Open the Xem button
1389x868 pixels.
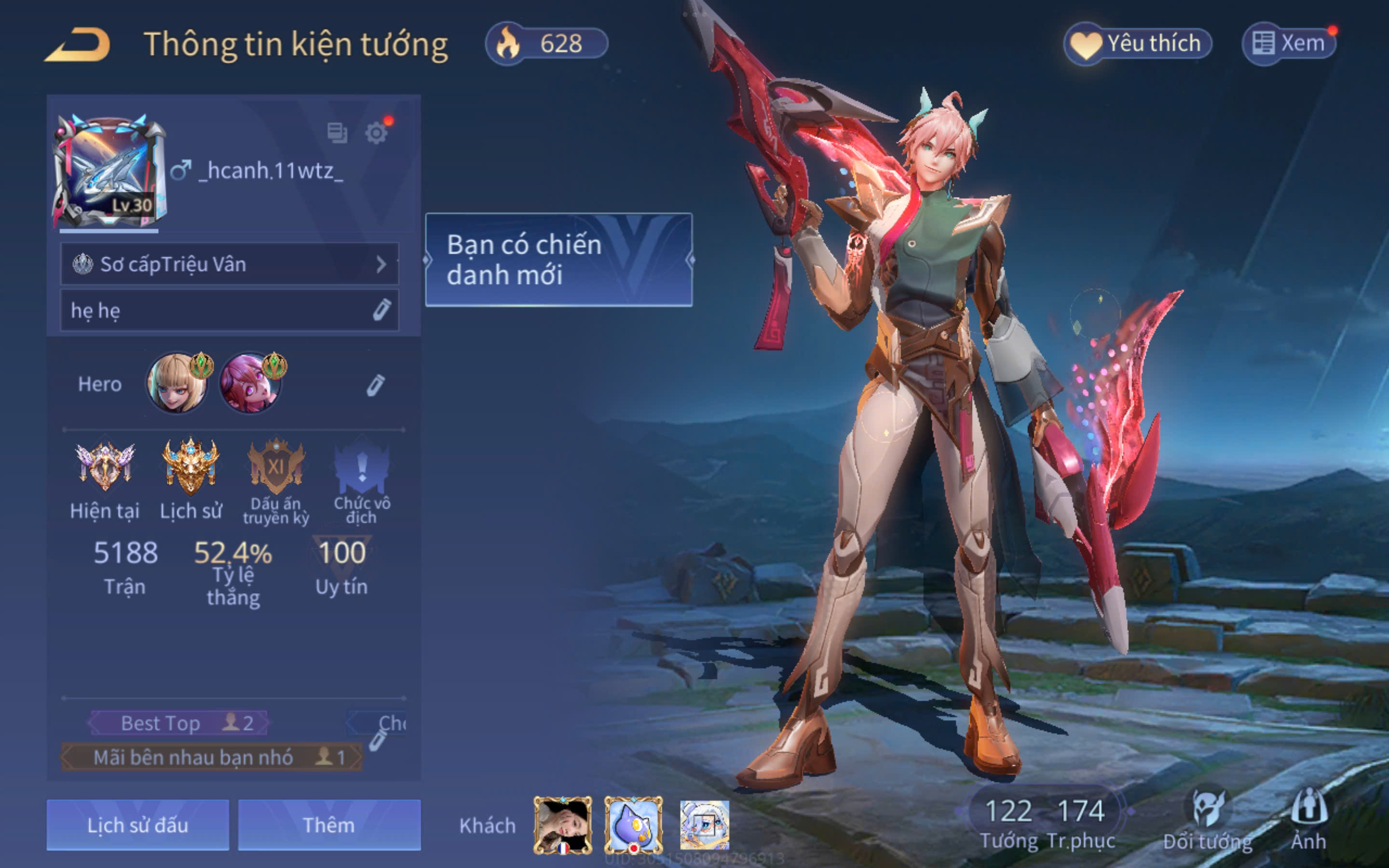coord(1289,43)
